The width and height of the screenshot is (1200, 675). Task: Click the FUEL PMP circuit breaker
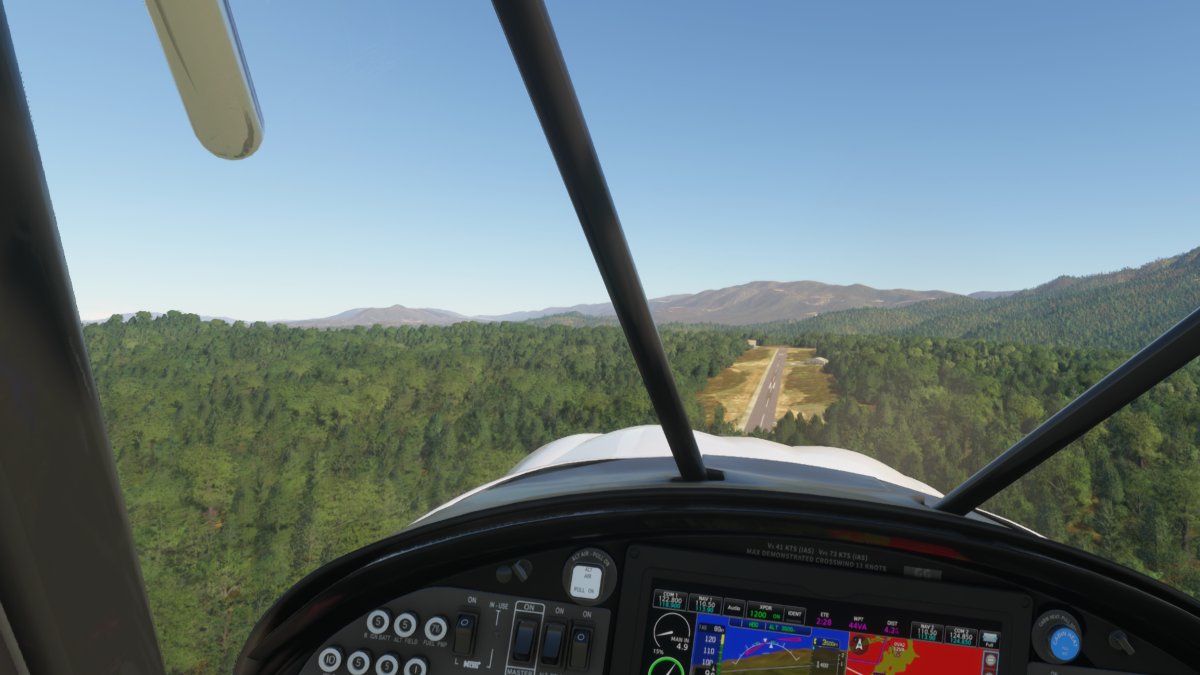pos(436,628)
